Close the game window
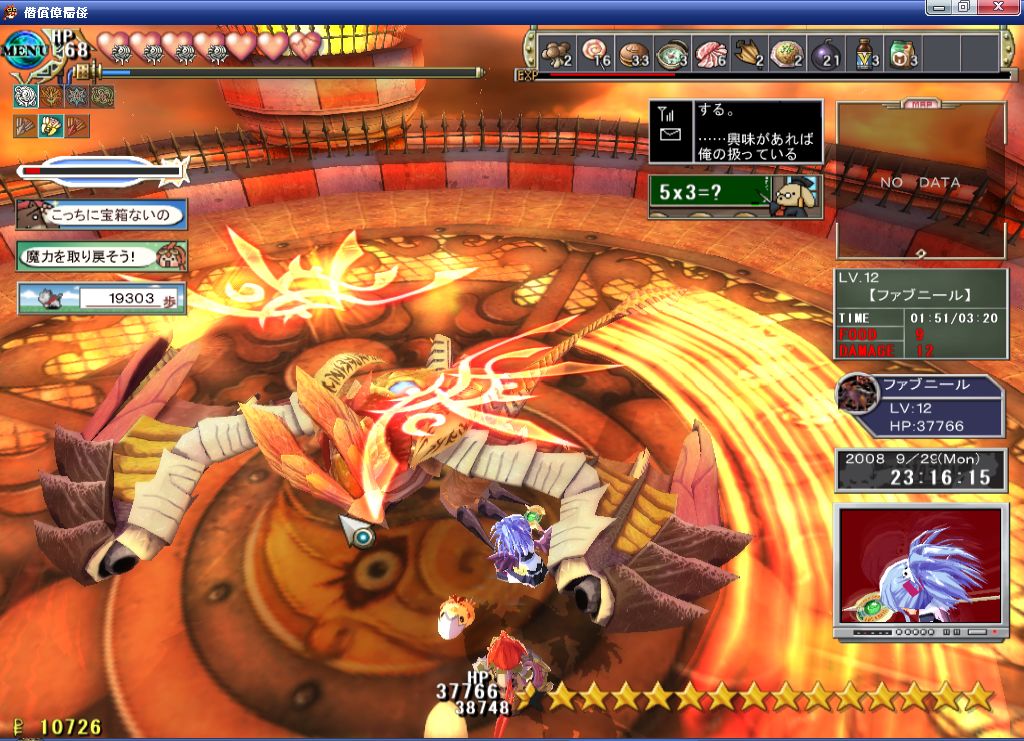The image size is (1024, 741). (1004, 7)
